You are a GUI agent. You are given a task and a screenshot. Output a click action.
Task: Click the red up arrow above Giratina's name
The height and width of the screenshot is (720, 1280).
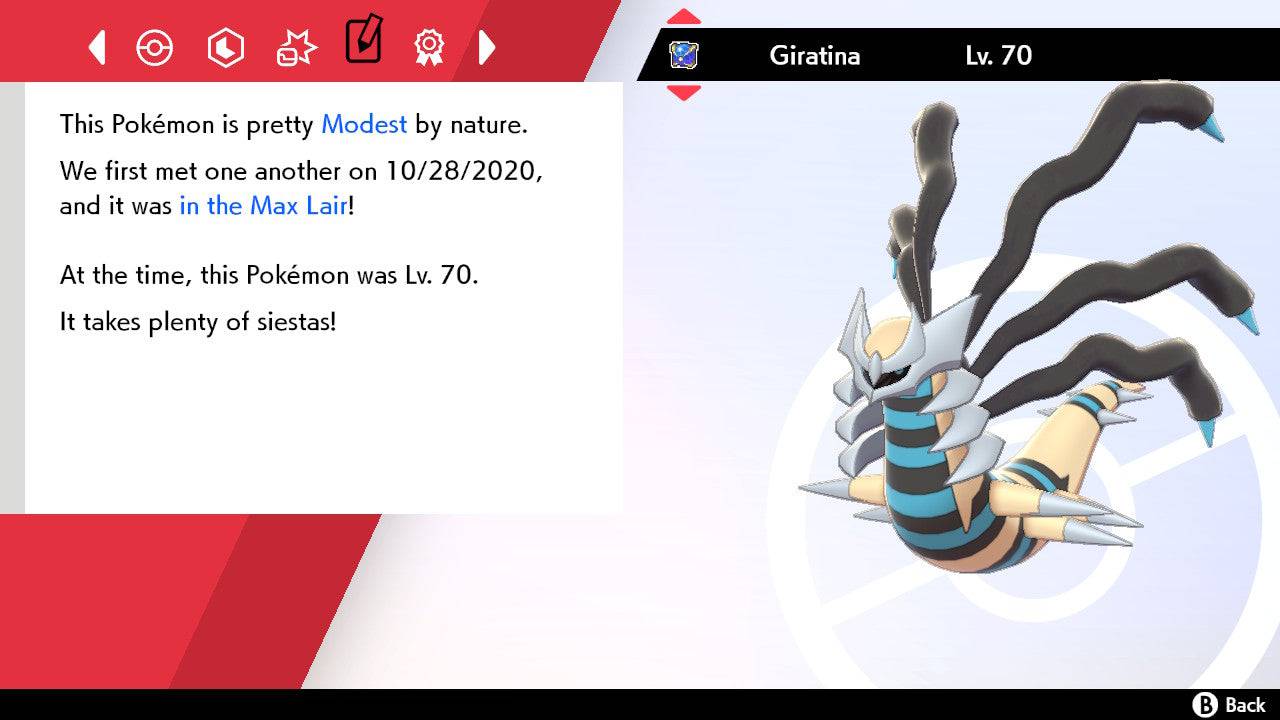click(x=684, y=14)
